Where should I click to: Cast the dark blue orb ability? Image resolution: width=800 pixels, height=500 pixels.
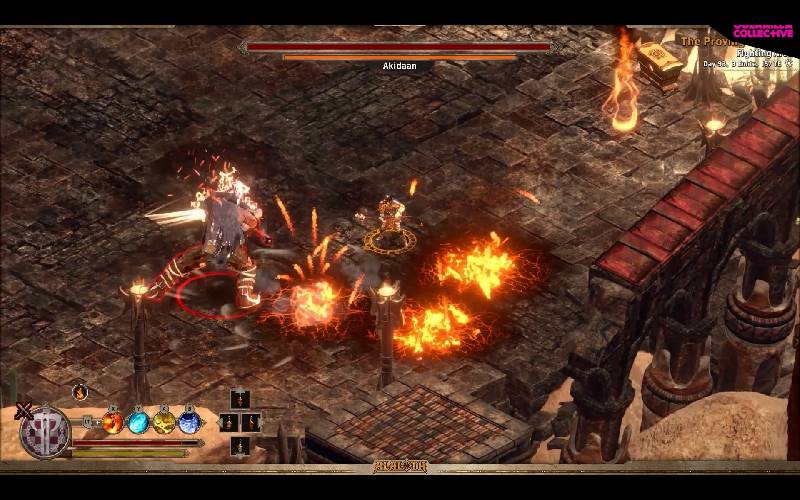(189, 423)
